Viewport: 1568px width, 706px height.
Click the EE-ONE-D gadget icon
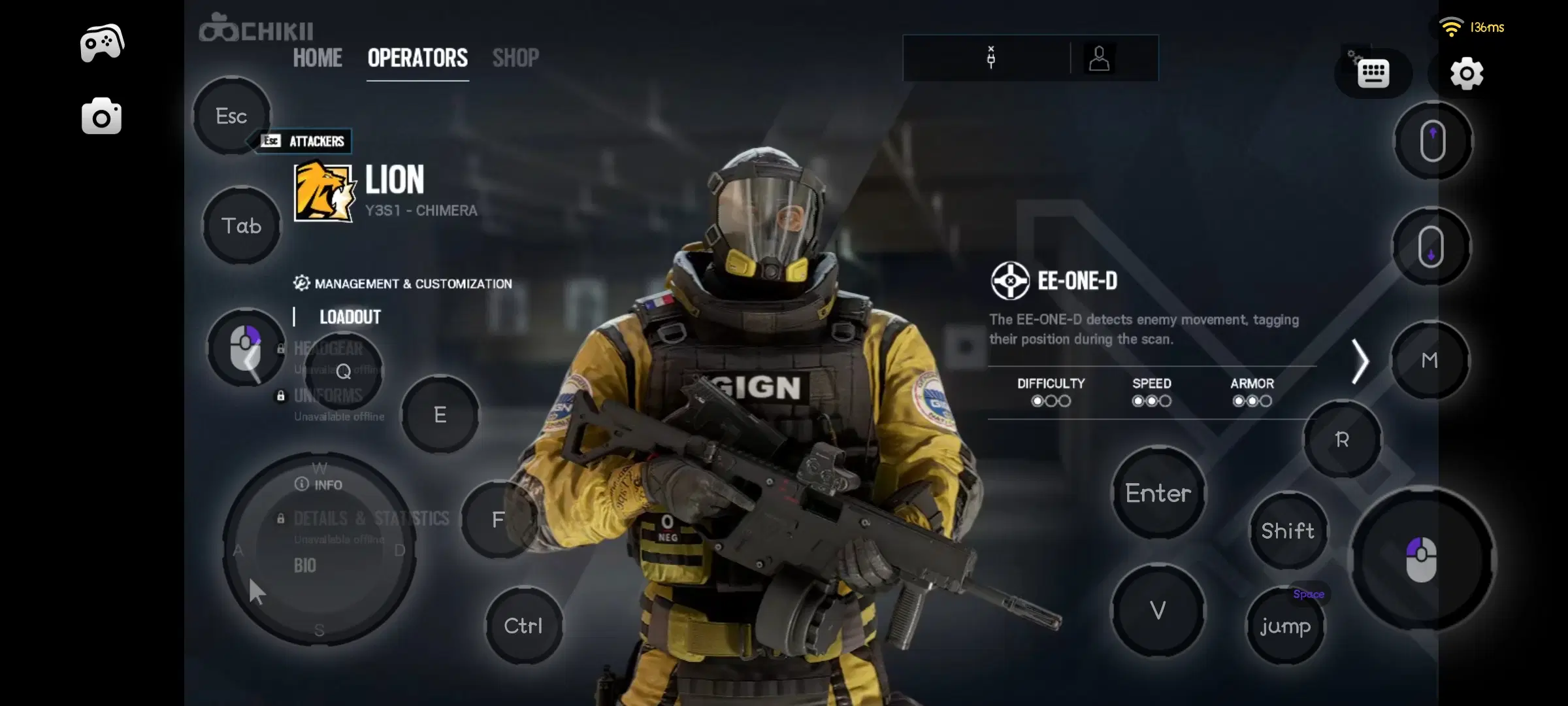coord(1010,281)
